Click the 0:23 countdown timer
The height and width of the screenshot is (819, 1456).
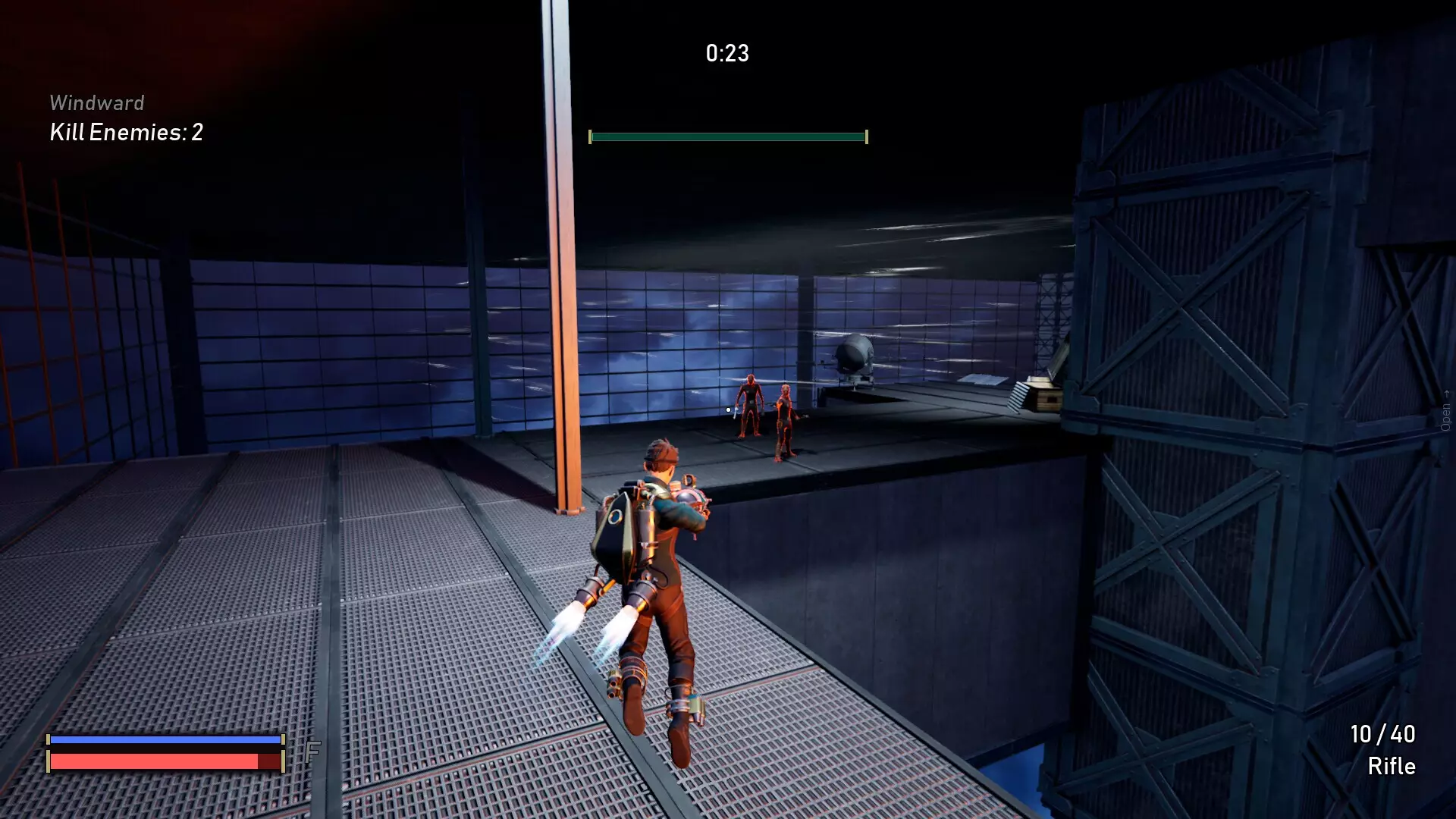[x=726, y=53]
